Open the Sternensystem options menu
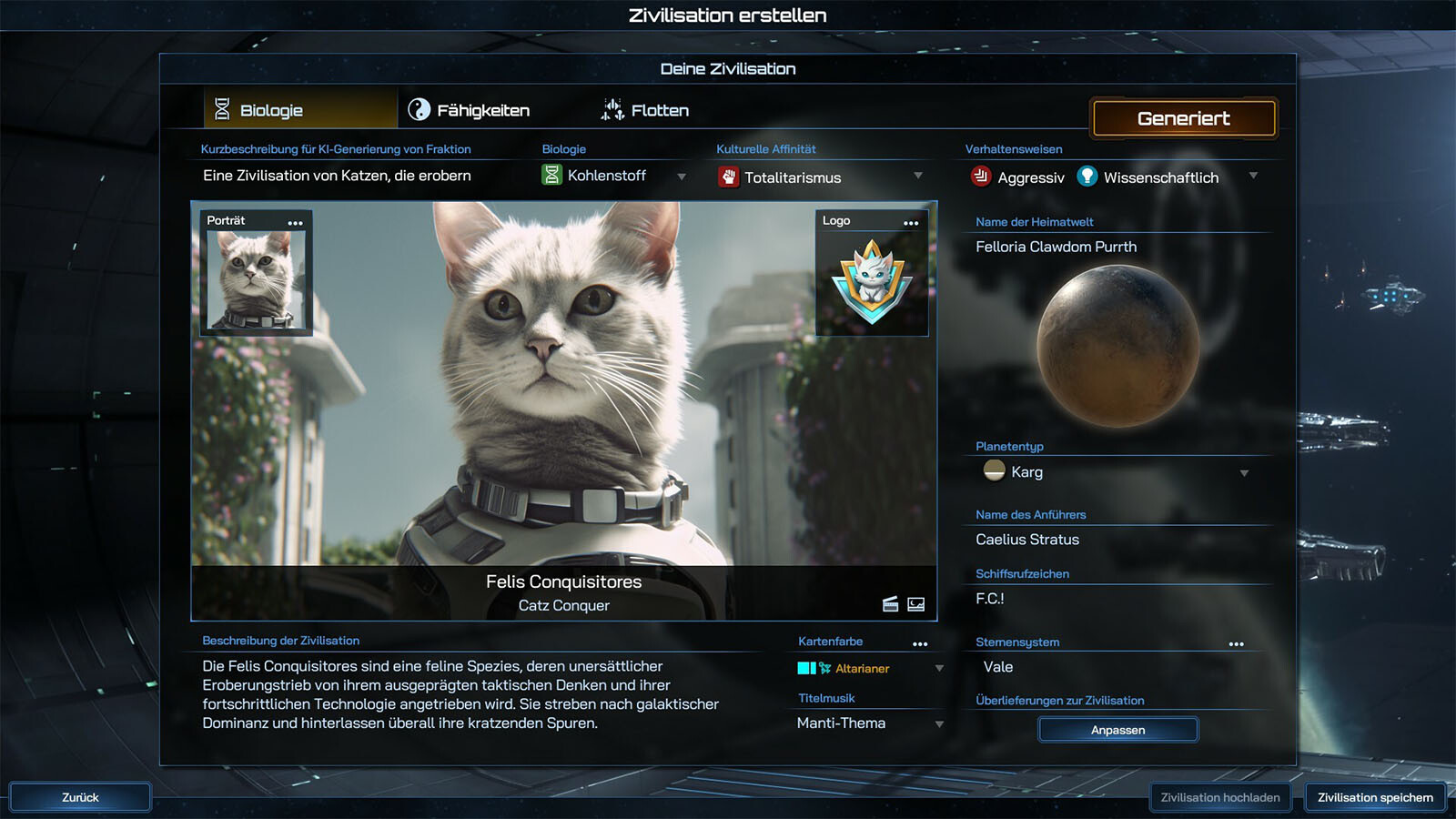Screen dimensions: 1456x819 click(1236, 644)
